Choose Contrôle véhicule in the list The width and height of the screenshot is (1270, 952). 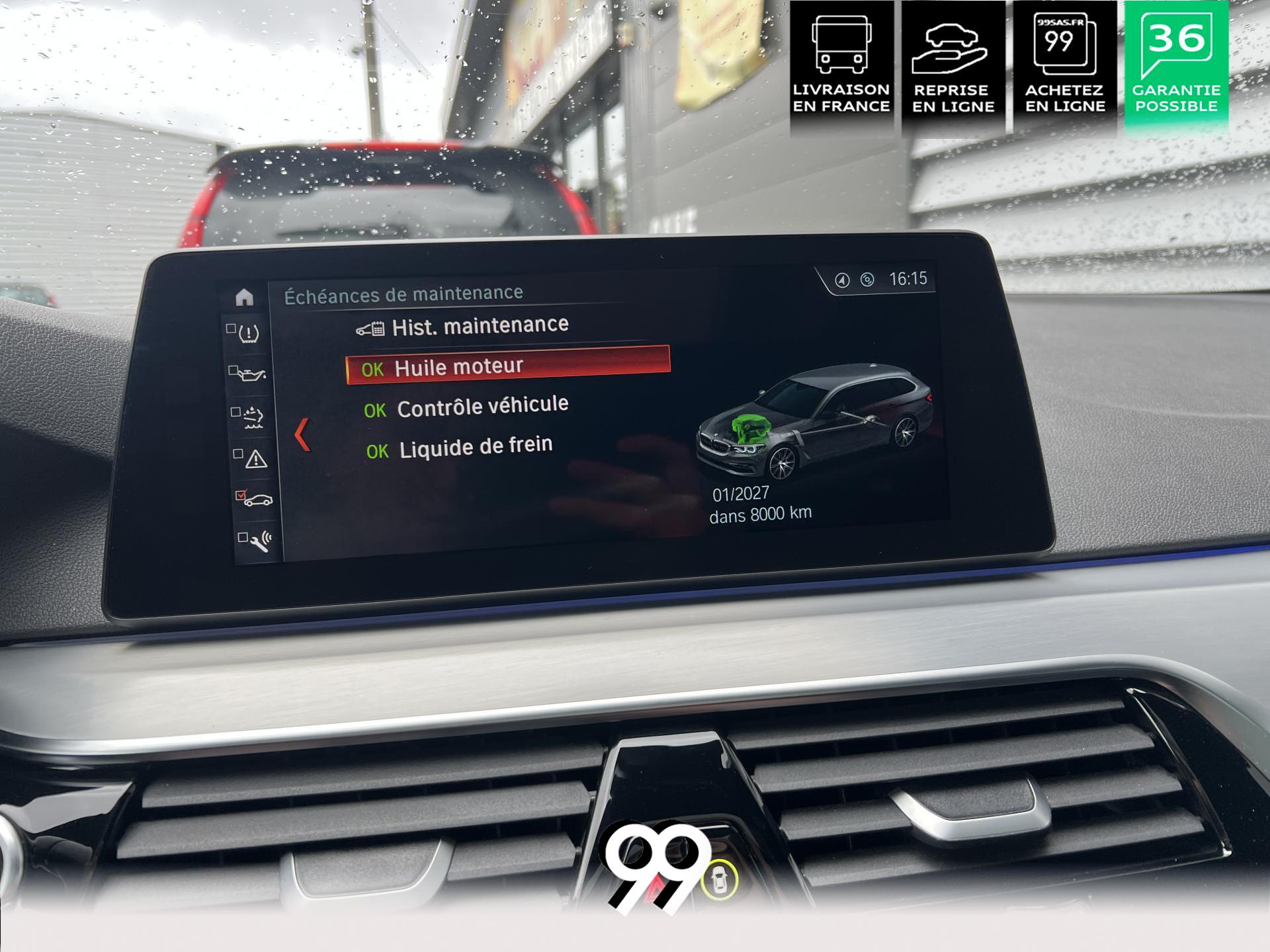[482, 407]
